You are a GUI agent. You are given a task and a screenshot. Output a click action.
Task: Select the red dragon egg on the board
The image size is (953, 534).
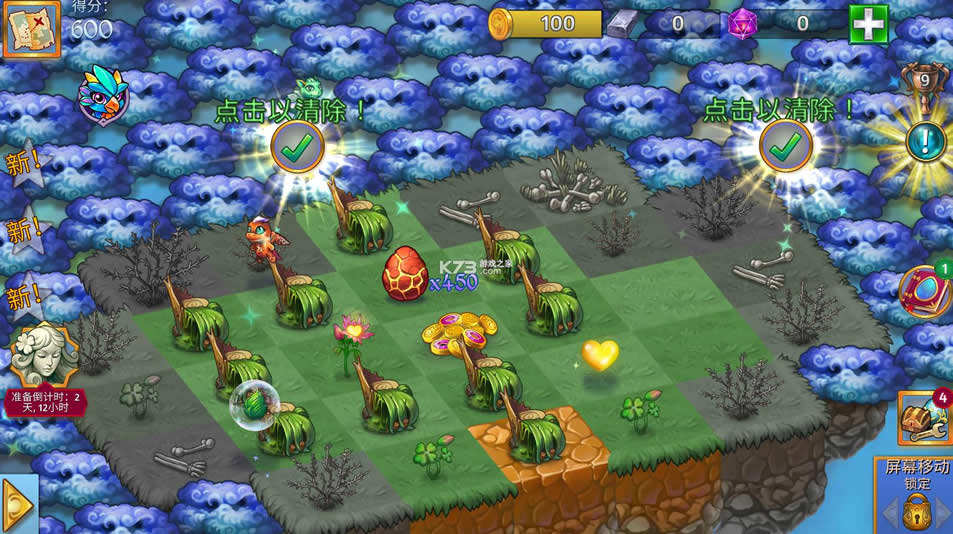405,273
